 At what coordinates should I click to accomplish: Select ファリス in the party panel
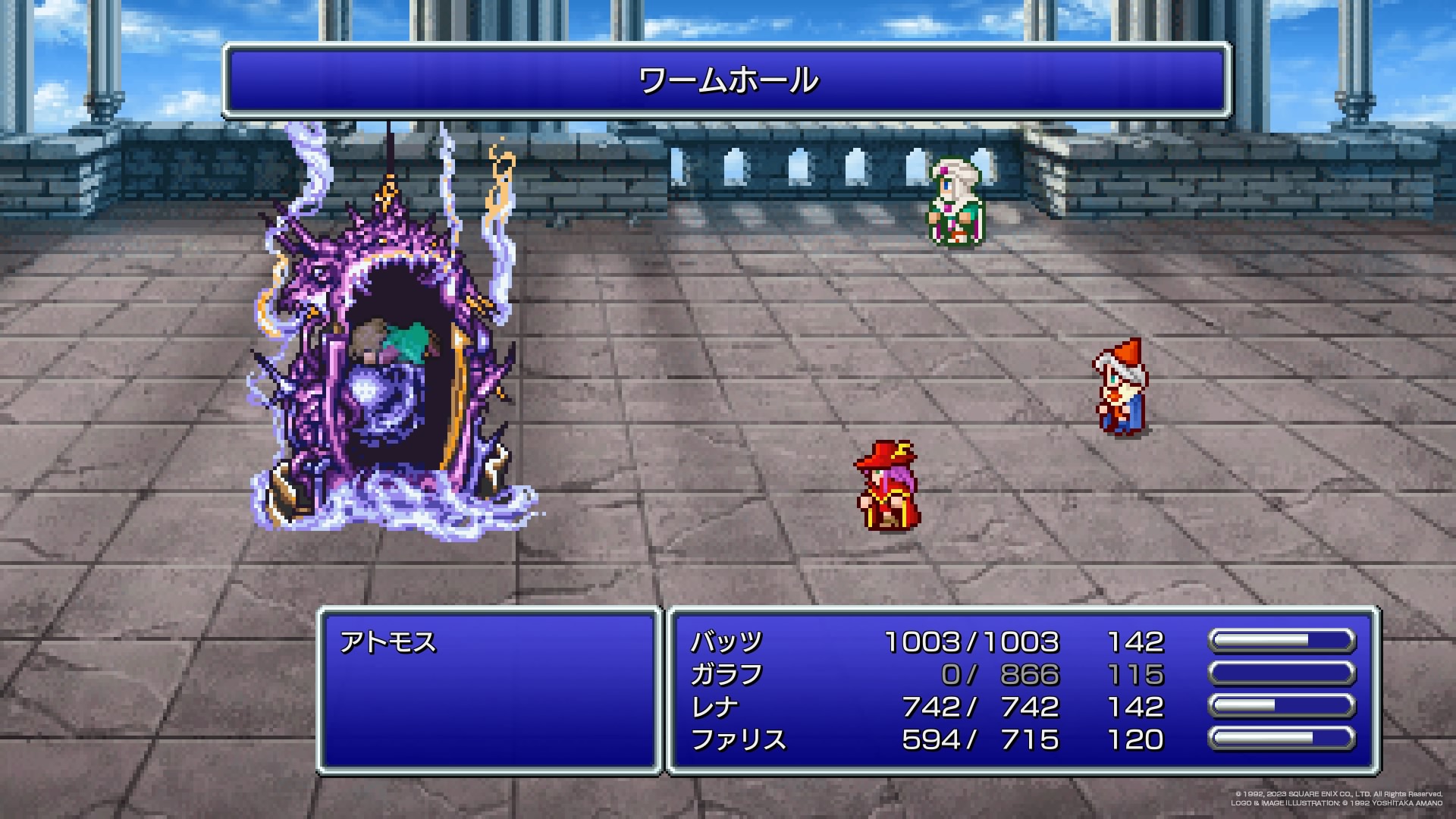(x=739, y=740)
